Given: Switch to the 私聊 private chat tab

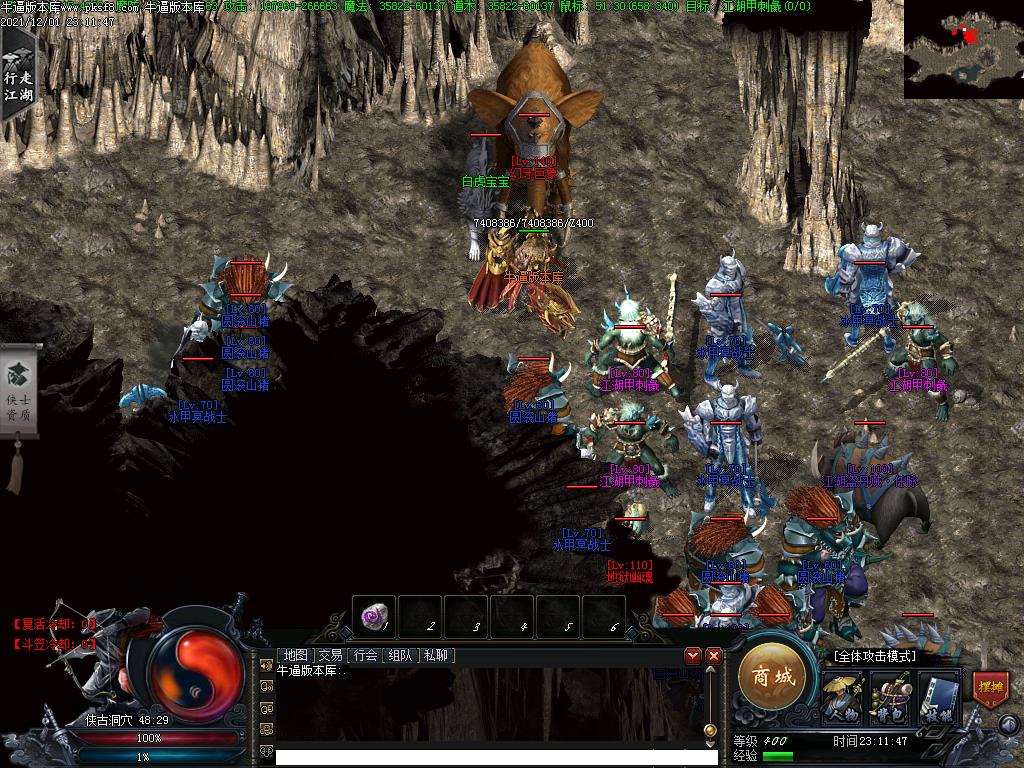Looking at the screenshot, I should tap(436, 656).
